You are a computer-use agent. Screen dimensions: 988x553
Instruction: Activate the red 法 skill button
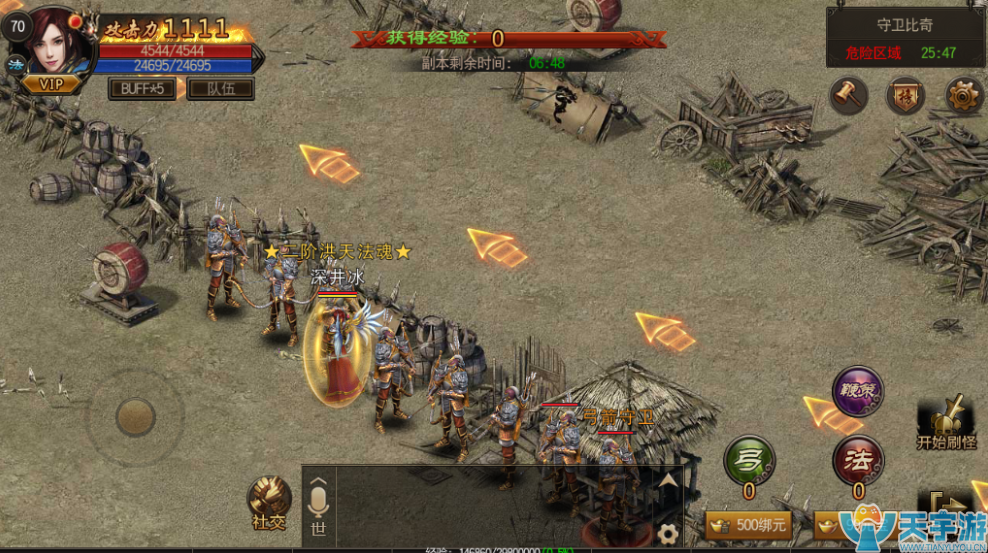click(x=858, y=460)
